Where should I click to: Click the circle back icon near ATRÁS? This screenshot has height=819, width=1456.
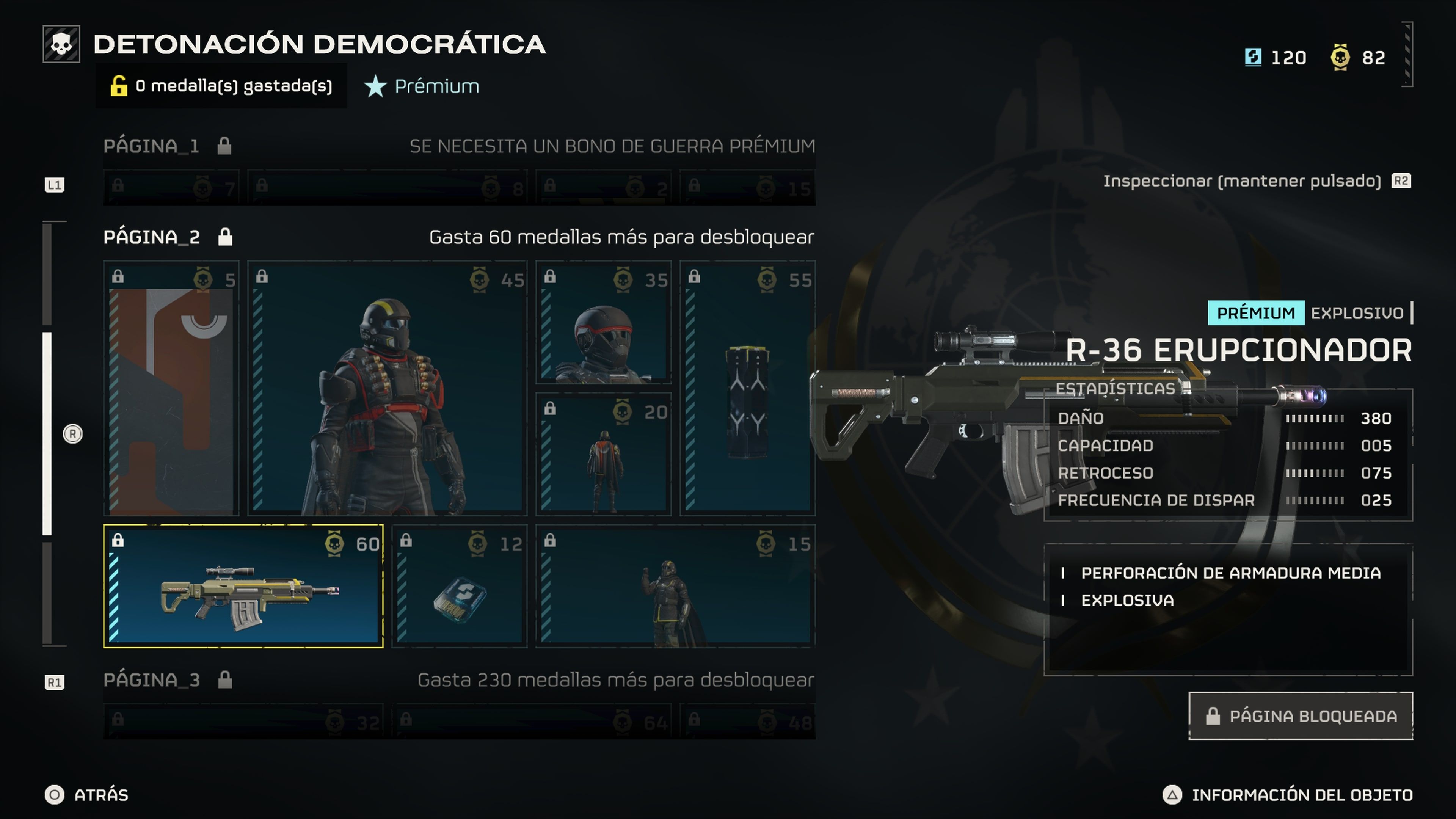coord(54,795)
